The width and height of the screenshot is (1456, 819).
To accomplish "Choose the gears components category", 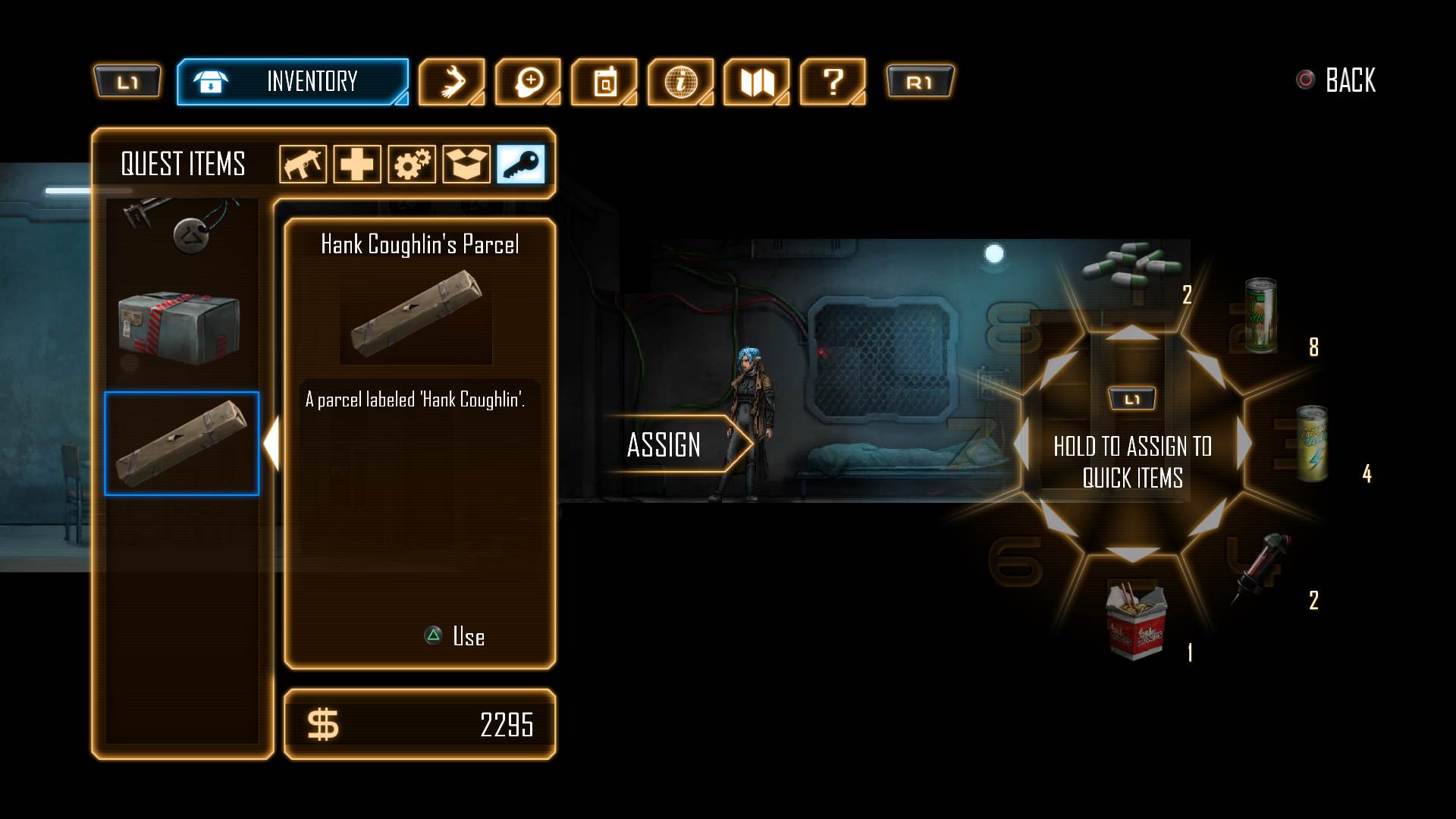I will click(412, 164).
